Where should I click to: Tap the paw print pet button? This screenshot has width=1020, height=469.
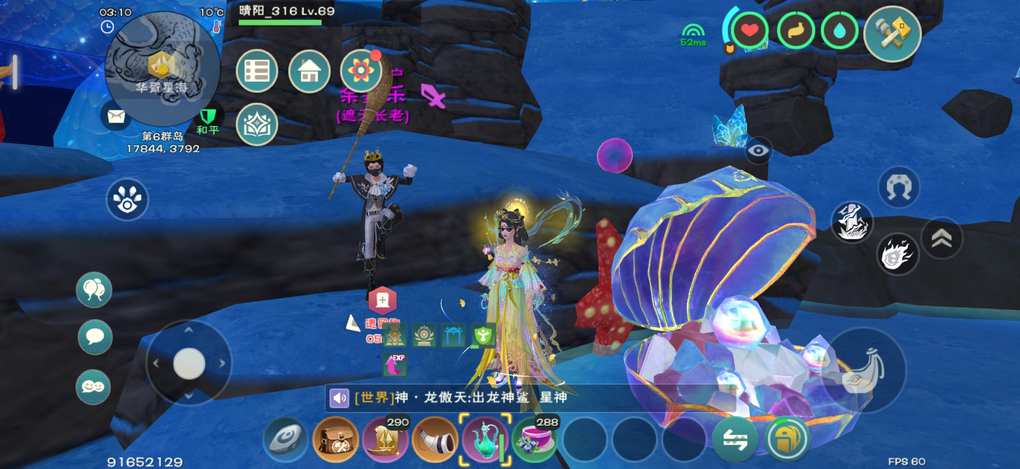[x=127, y=199]
